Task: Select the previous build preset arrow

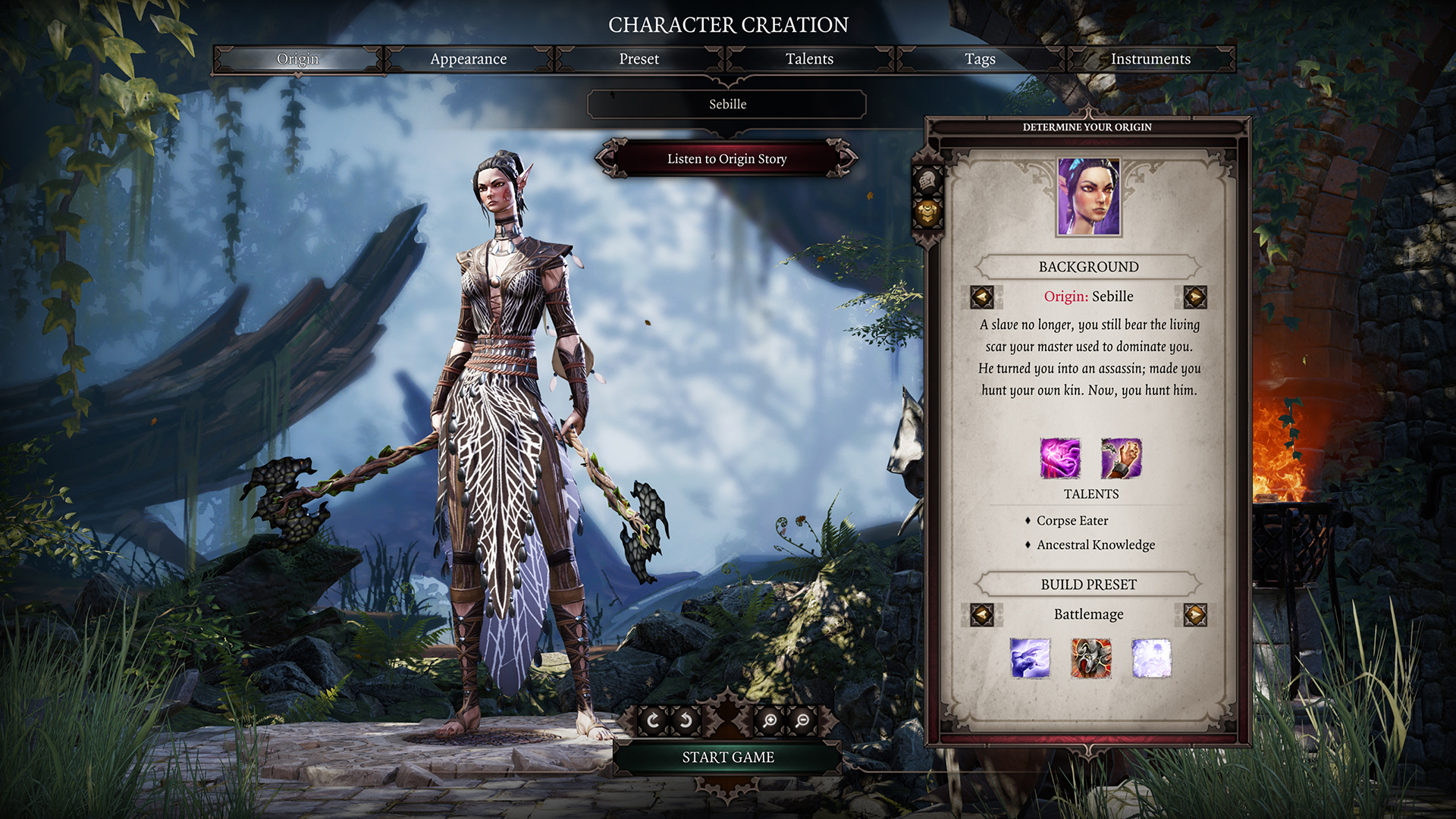Action: click(x=982, y=614)
